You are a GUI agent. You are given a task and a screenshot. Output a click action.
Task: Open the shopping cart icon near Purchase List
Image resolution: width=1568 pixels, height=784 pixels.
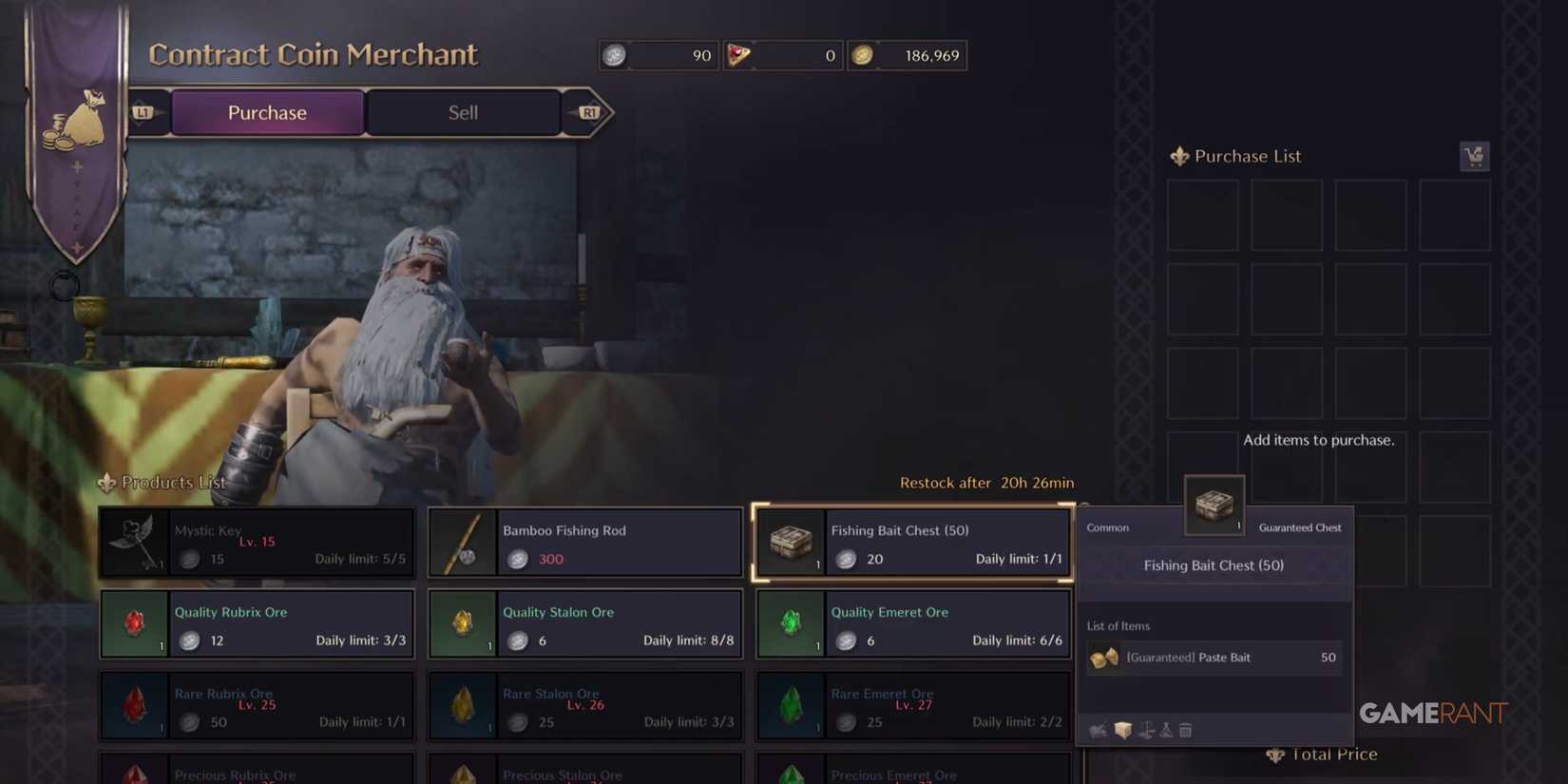1474,156
